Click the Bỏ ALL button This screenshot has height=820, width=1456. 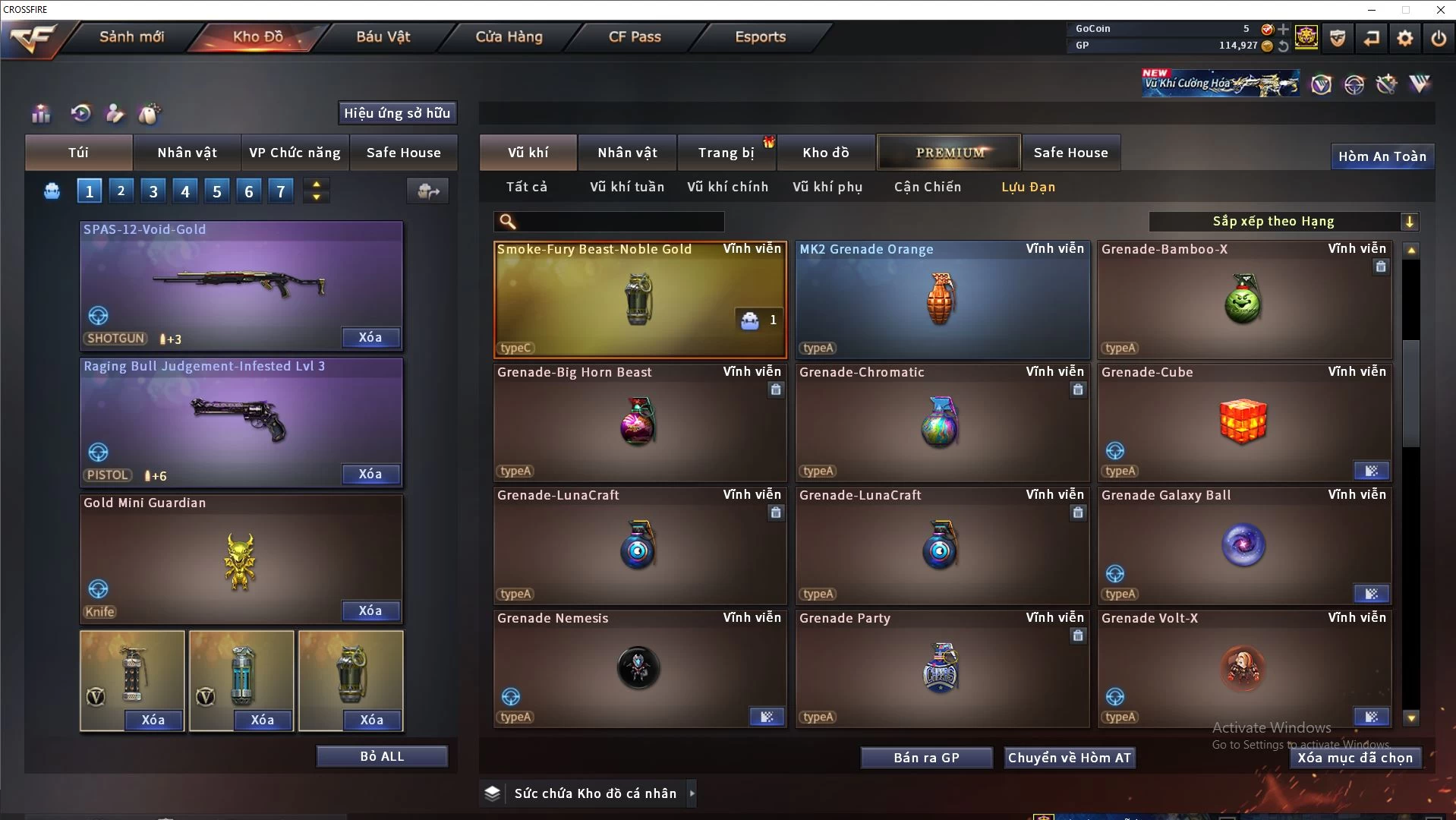click(382, 756)
